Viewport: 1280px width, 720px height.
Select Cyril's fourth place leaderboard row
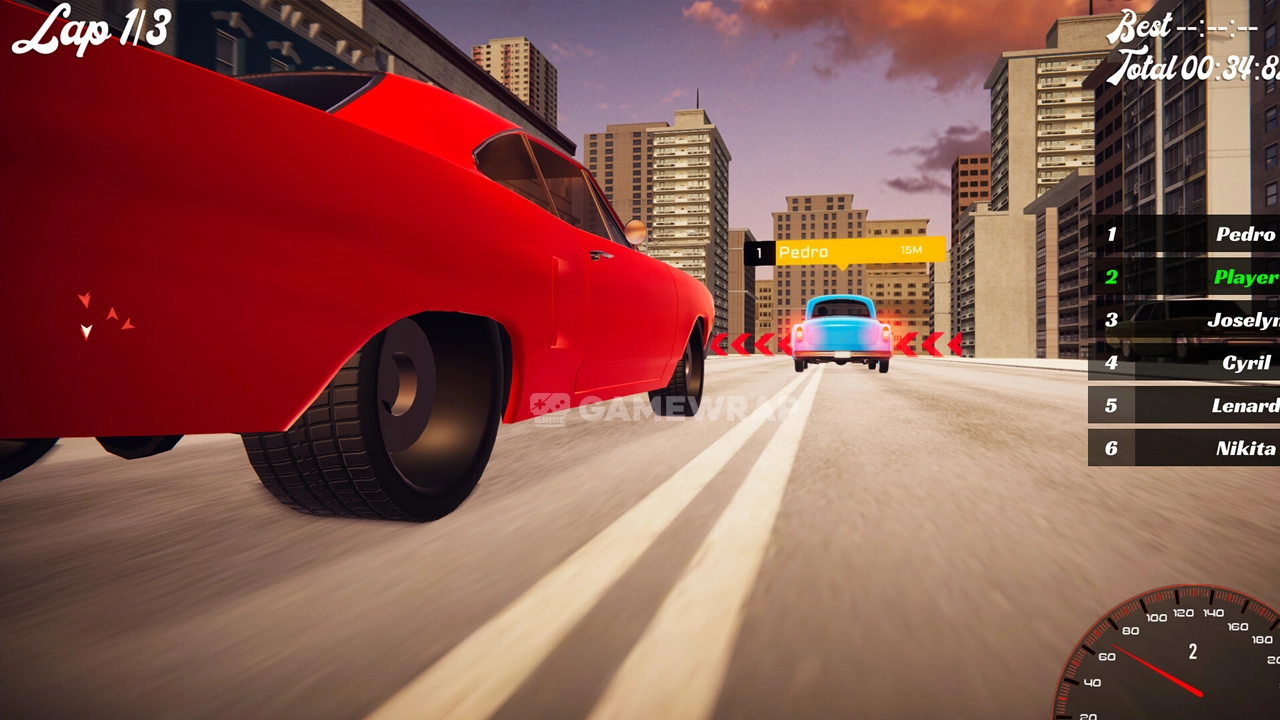pos(1185,363)
